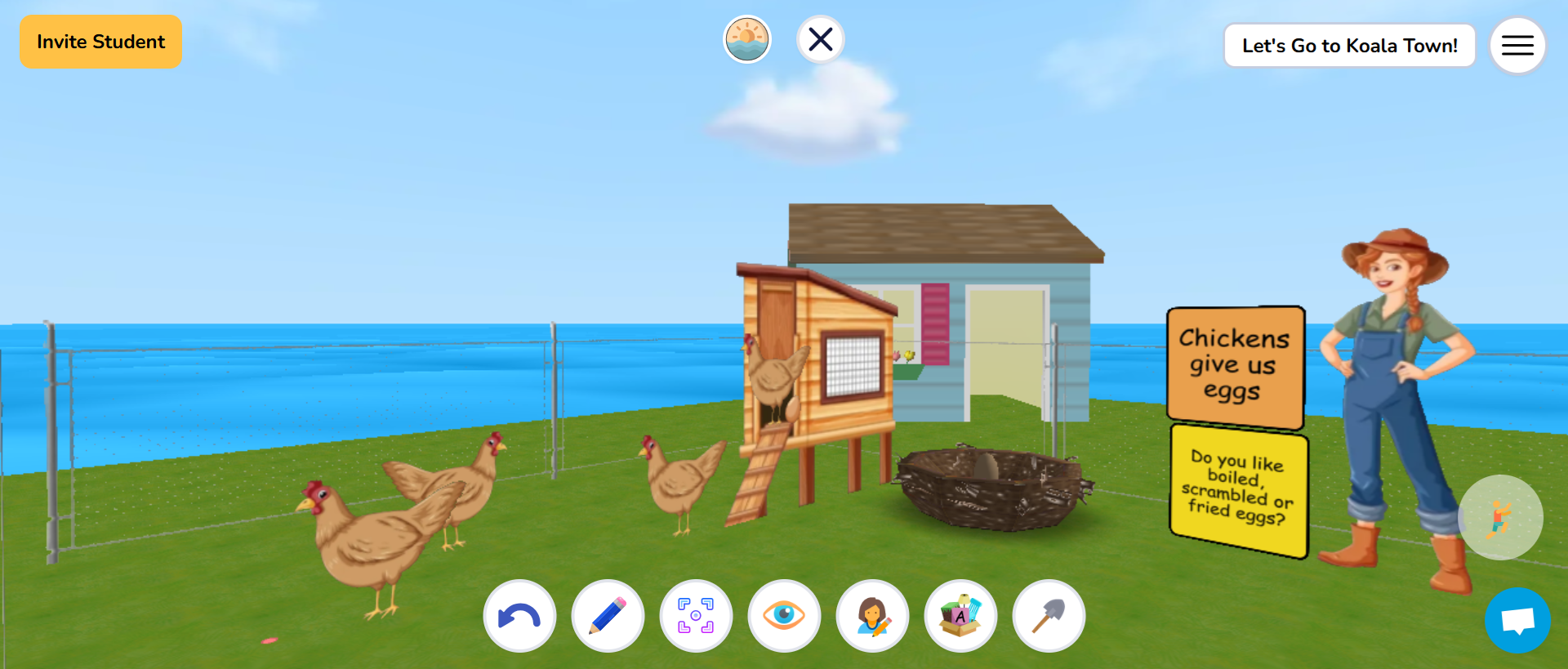1568x669 pixels.
Task: Select the chicken inside the coop
Action: 776,376
